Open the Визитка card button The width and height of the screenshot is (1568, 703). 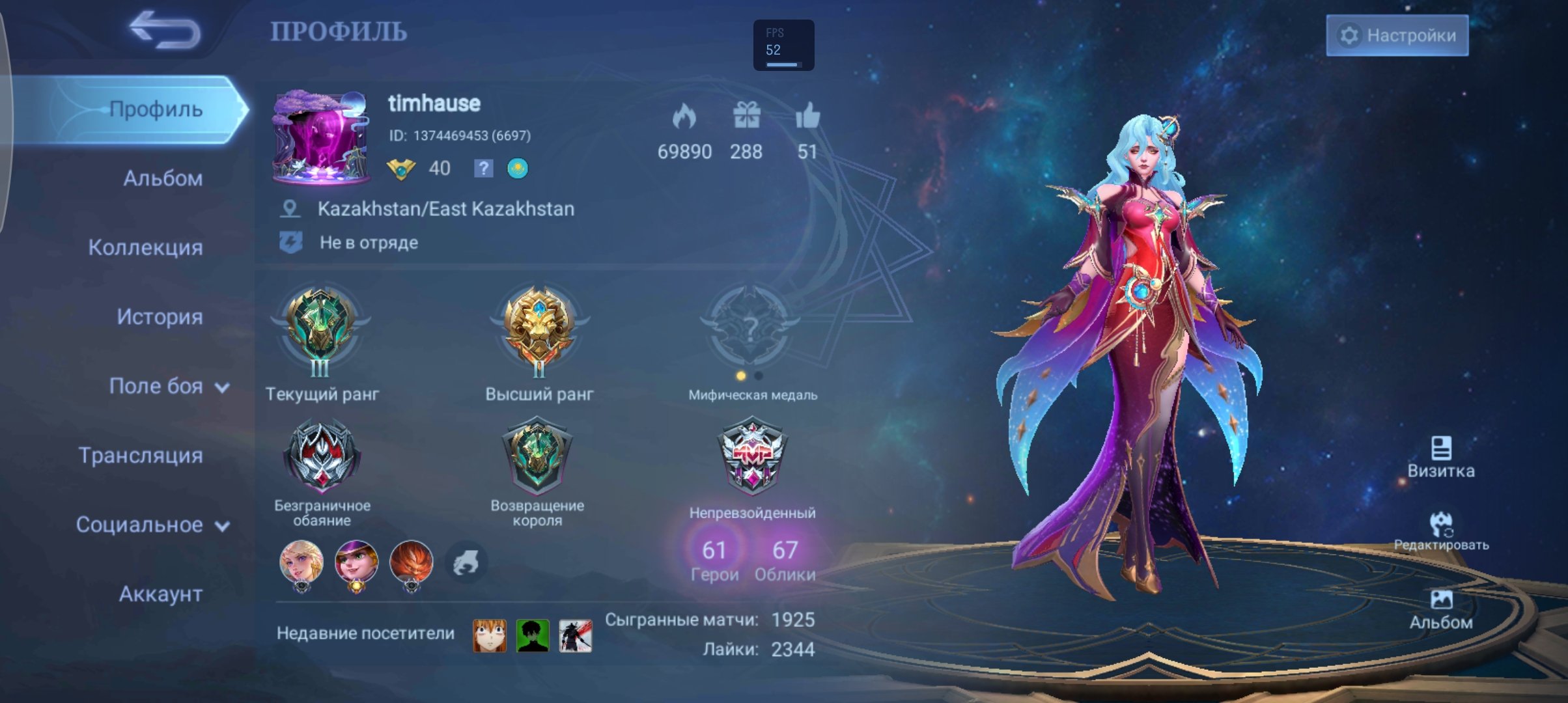click(x=1440, y=457)
